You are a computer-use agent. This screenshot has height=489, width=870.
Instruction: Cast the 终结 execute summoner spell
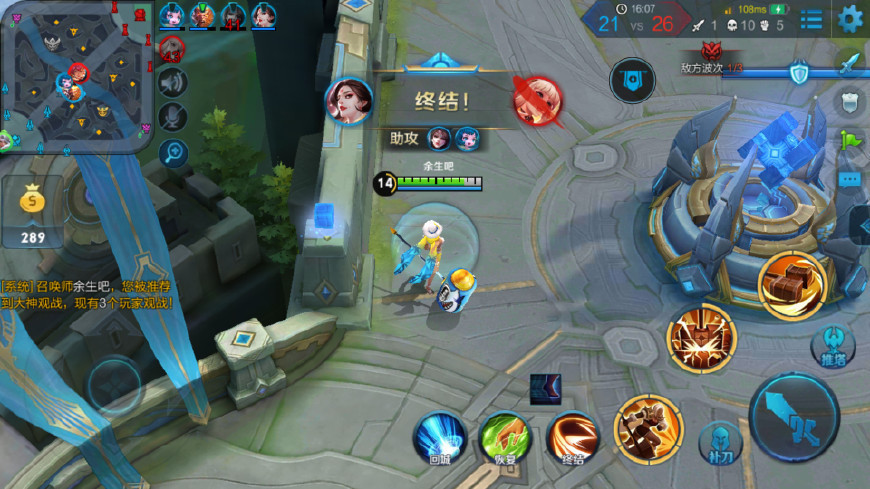tap(572, 437)
